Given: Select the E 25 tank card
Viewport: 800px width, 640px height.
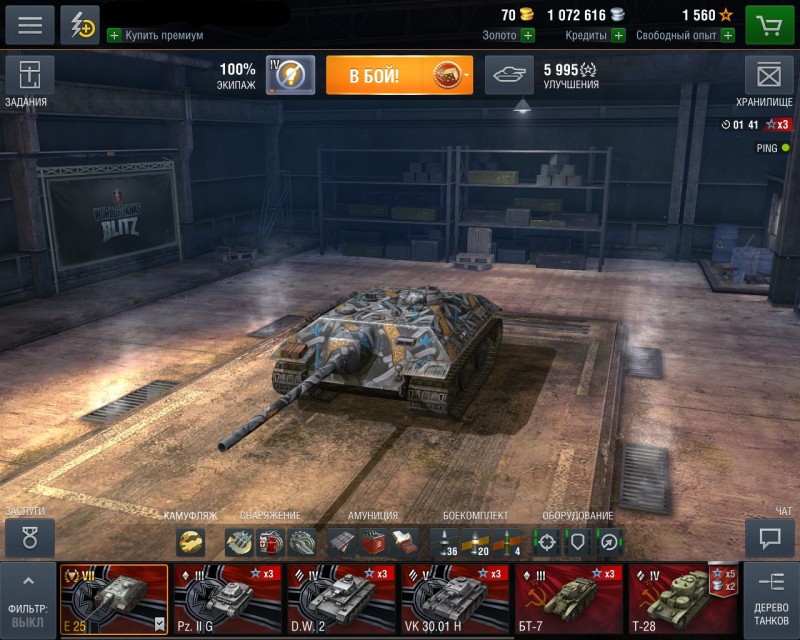Looking at the screenshot, I should (113, 600).
